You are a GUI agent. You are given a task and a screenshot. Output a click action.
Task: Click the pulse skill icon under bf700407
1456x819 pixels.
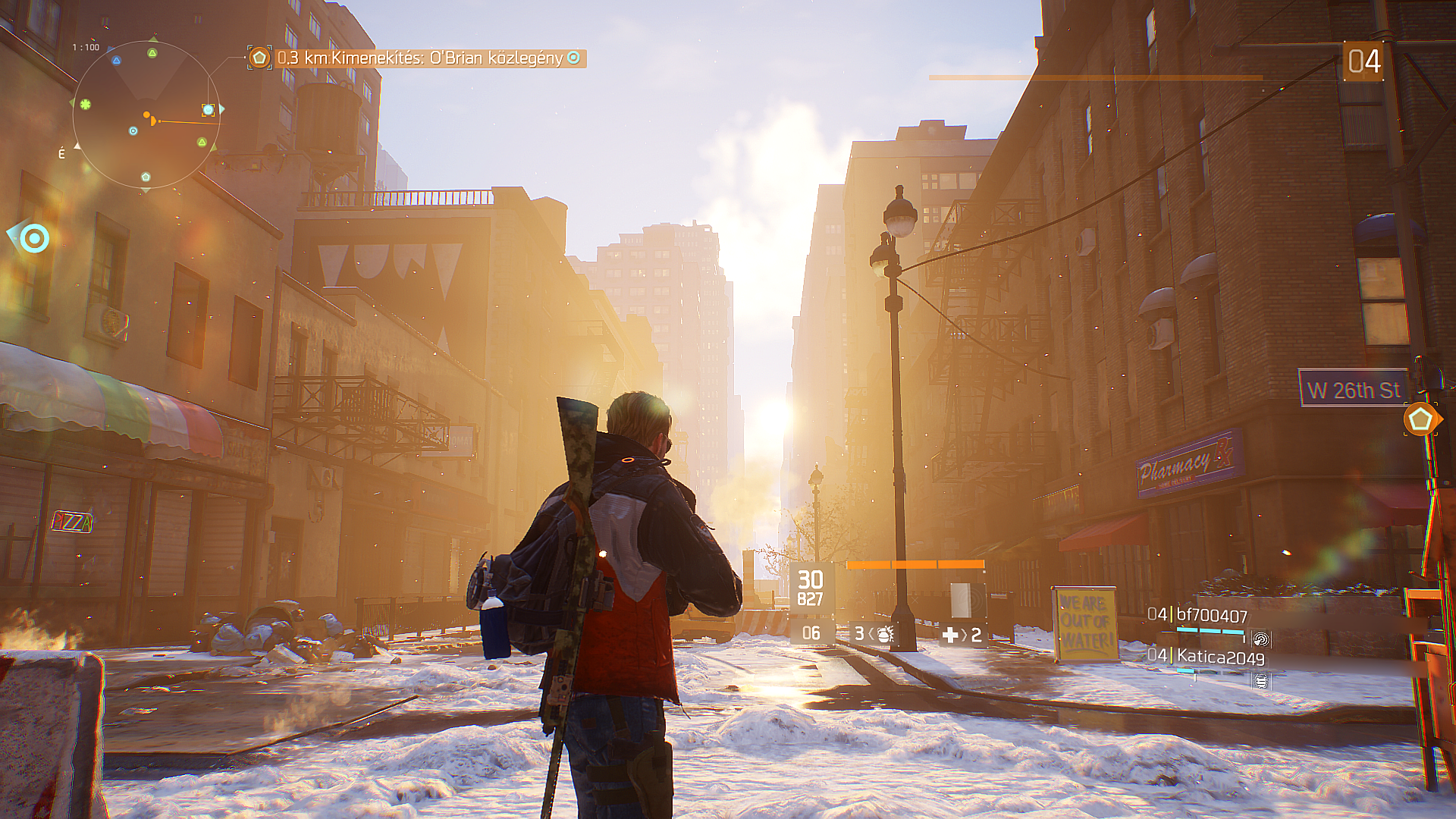(x=1260, y=639)
